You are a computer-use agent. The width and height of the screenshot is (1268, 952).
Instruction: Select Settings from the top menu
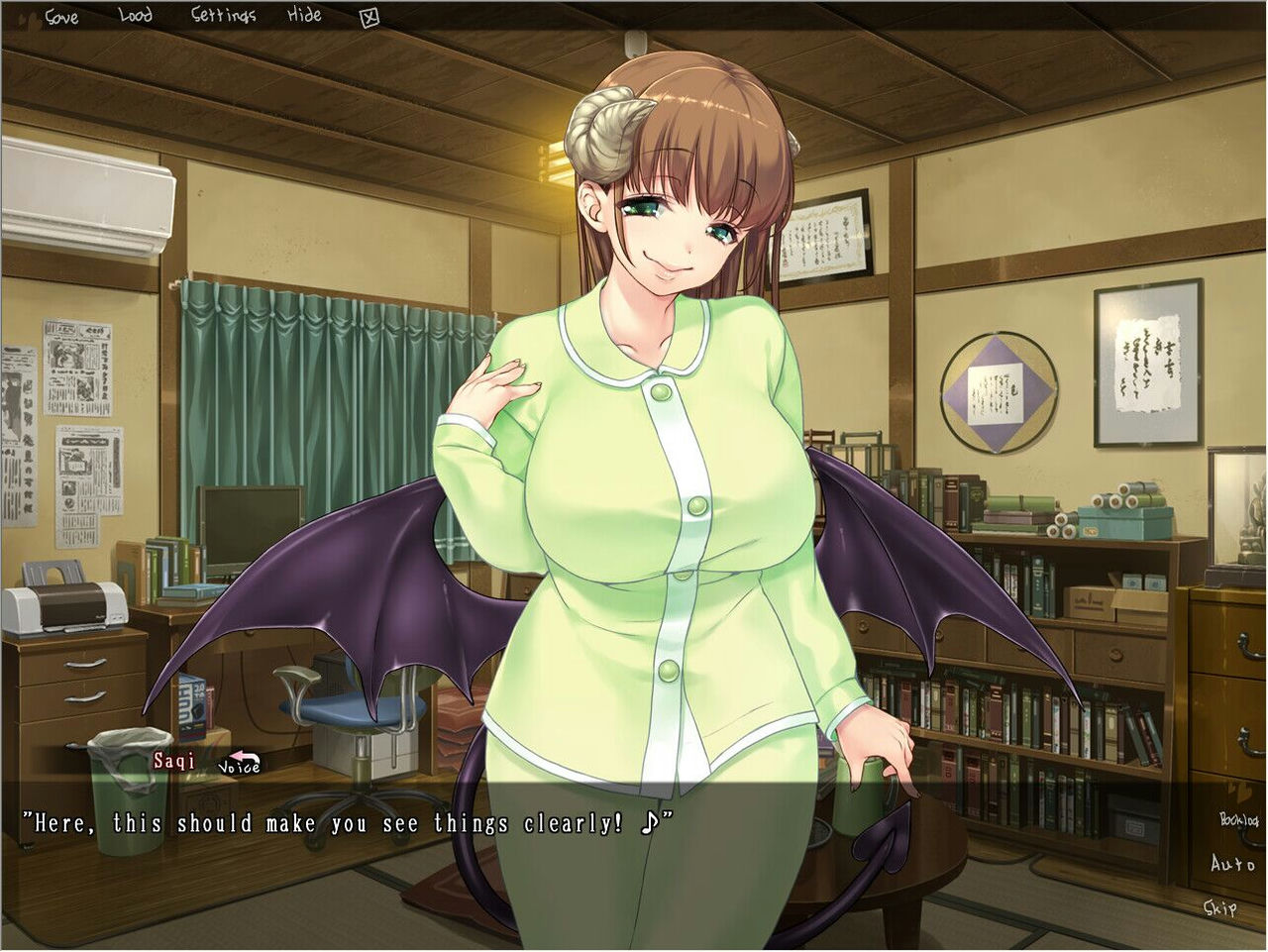tap(226, 15)
